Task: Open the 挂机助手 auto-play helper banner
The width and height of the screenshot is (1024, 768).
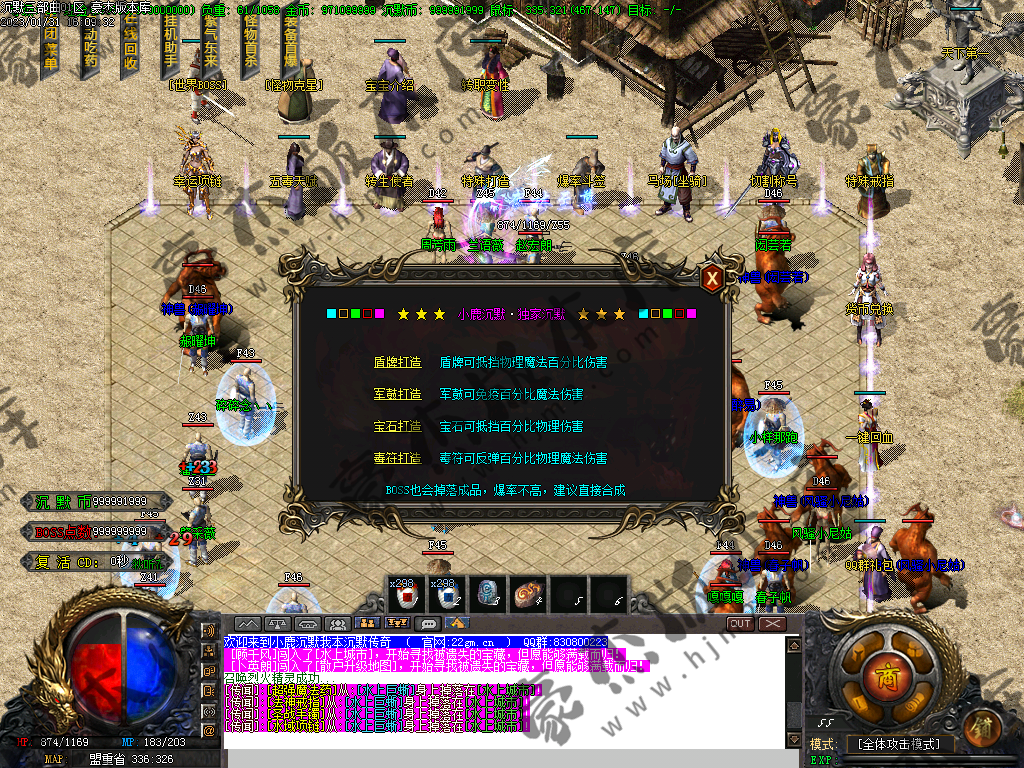Action: 171,49
